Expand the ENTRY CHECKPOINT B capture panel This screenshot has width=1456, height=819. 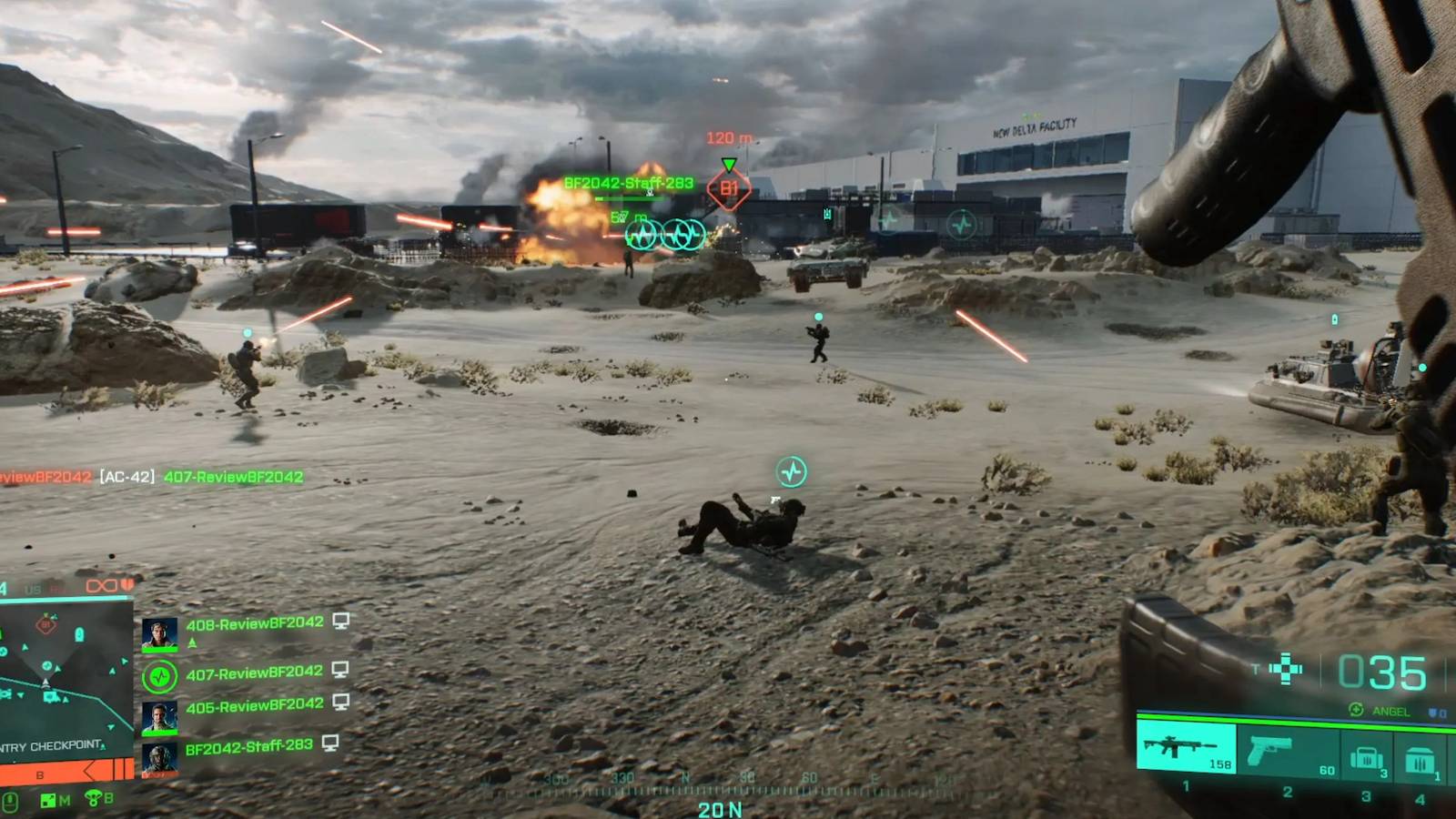(x=51, y=747)
